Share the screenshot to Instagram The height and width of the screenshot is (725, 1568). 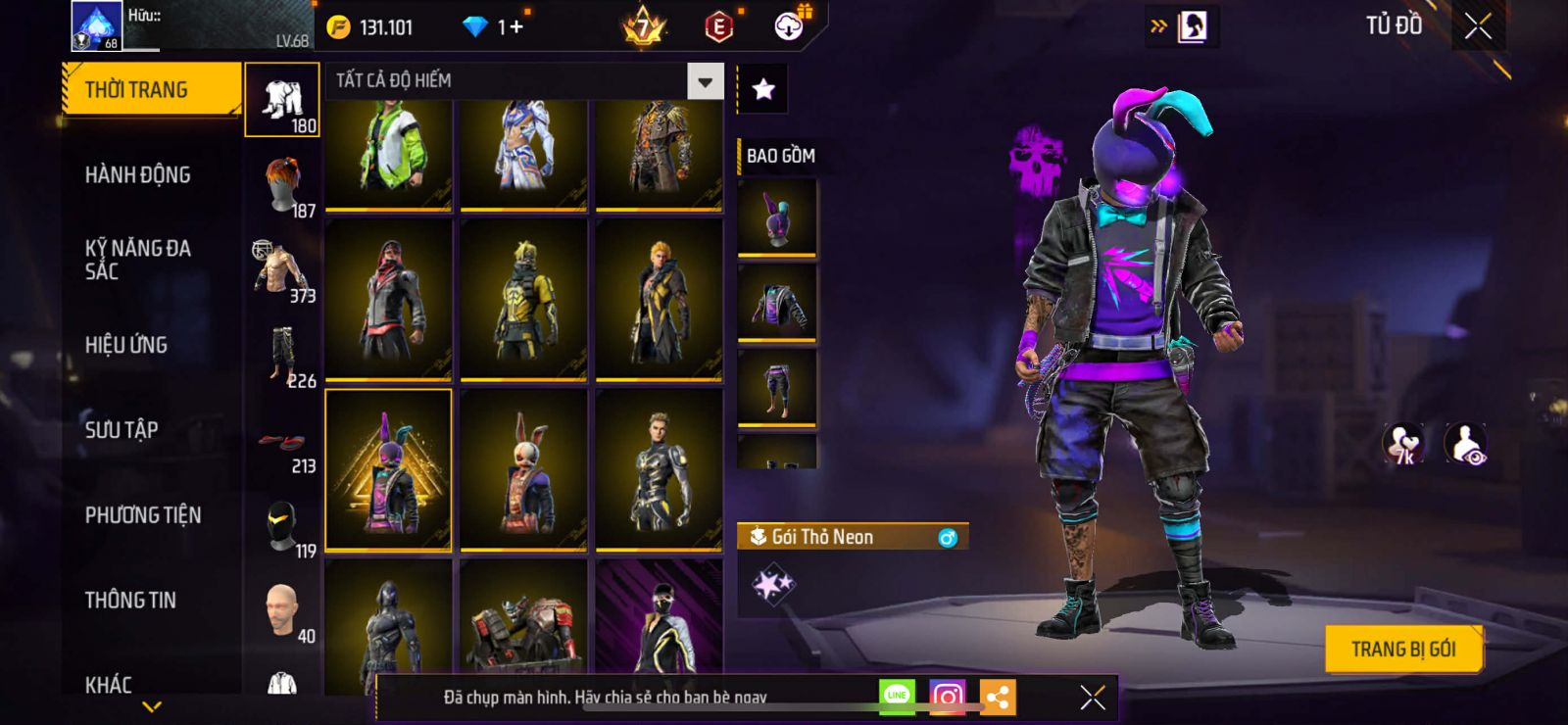pos(947,697)
